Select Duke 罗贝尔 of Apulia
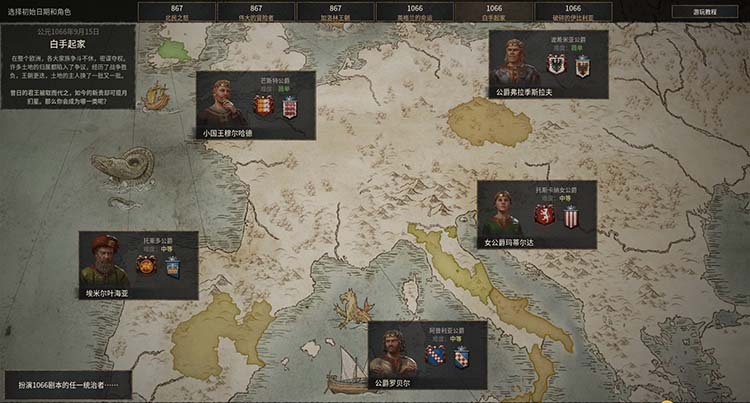Image resolution: width=750 pixels, height=403 pixels. 427,355
